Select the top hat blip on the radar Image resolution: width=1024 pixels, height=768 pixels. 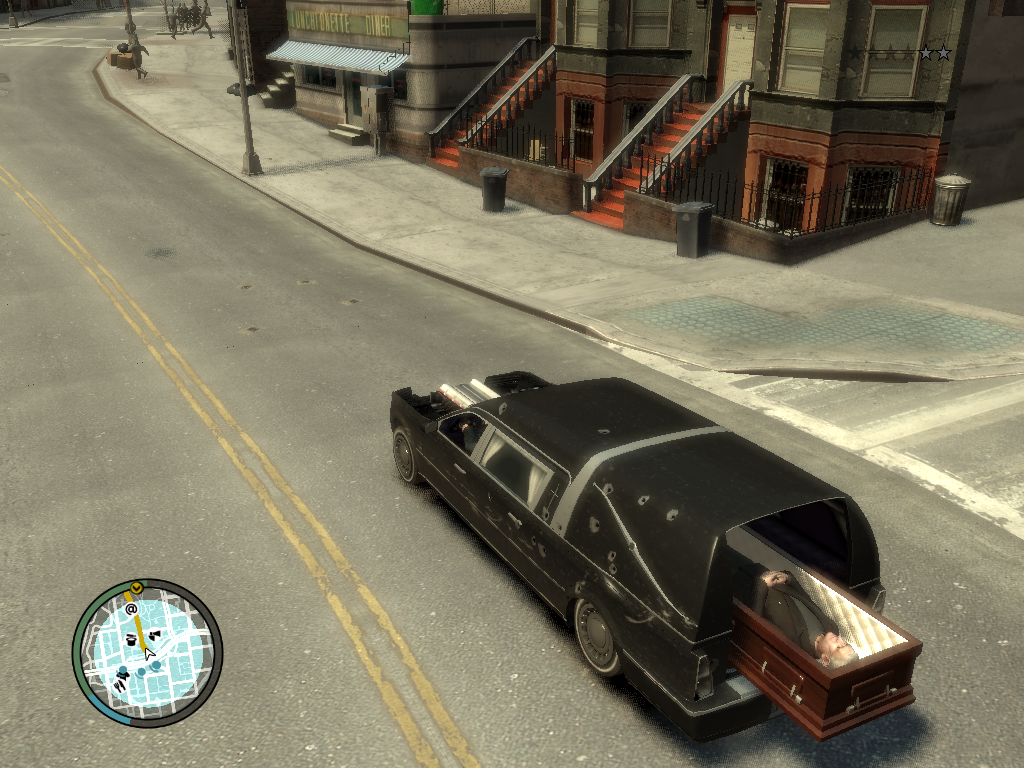click(x=131, y=637)
